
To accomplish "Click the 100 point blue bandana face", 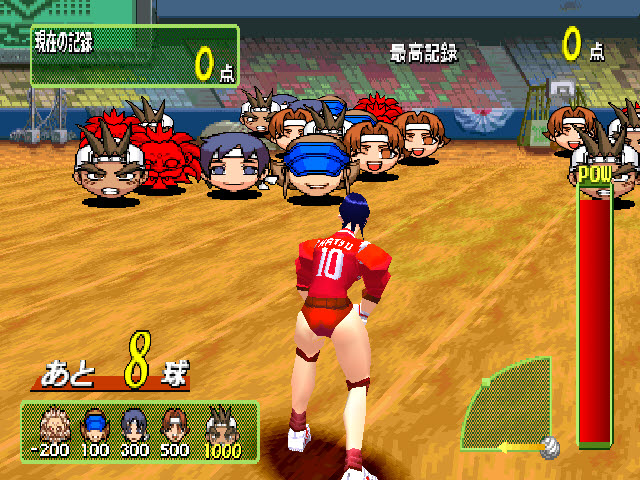I will tap(94, 425).
